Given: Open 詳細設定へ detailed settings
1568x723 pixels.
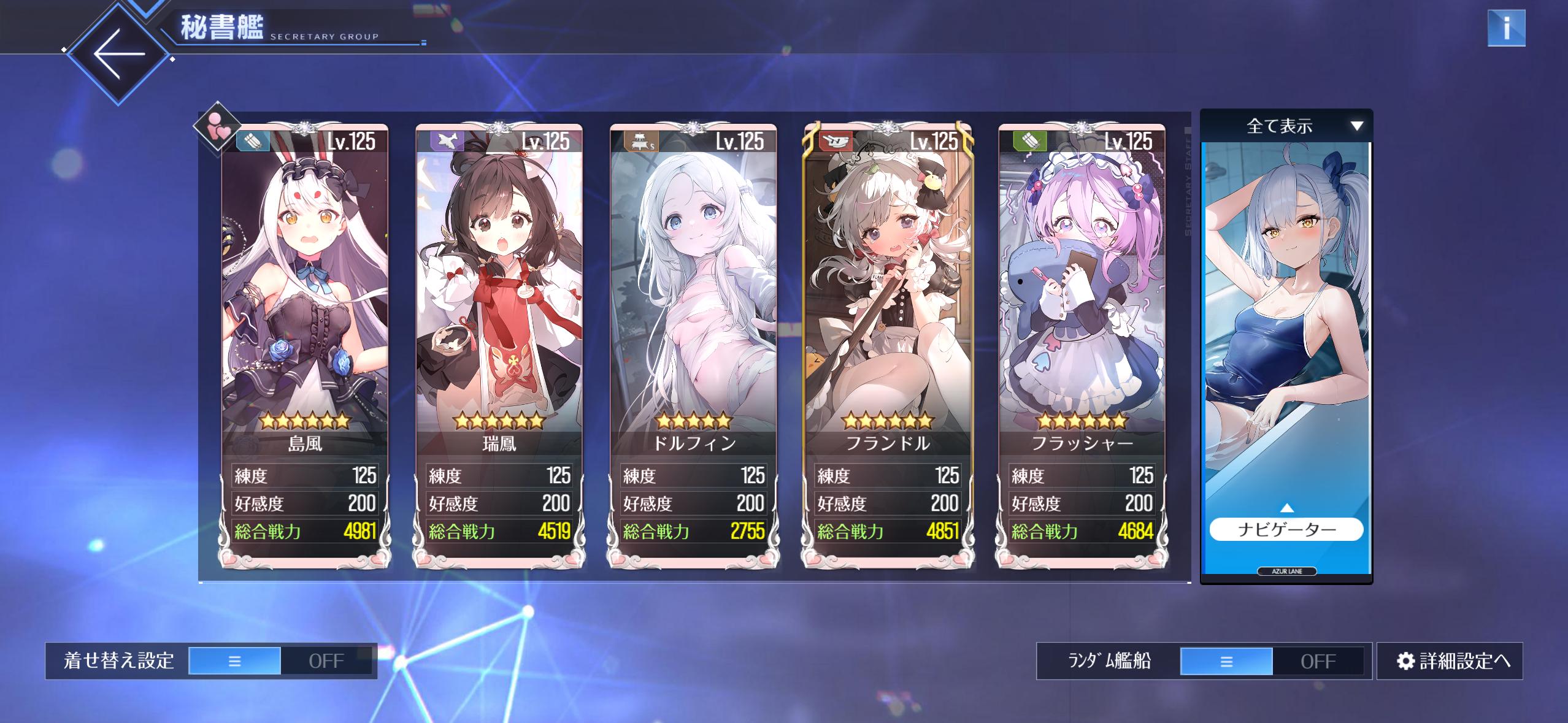Looking at the screenshot, I should point(1450,661).
